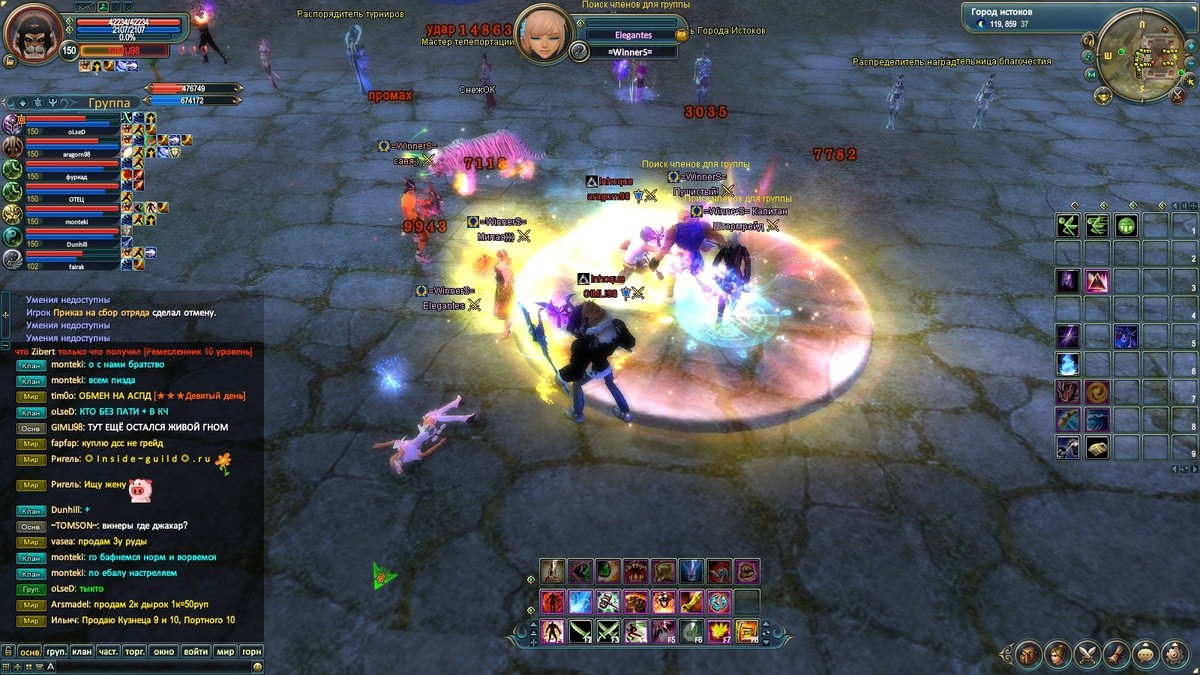1200x675 pixels.
Task: Open the system settings gear icon
Action: point(1175,655)
